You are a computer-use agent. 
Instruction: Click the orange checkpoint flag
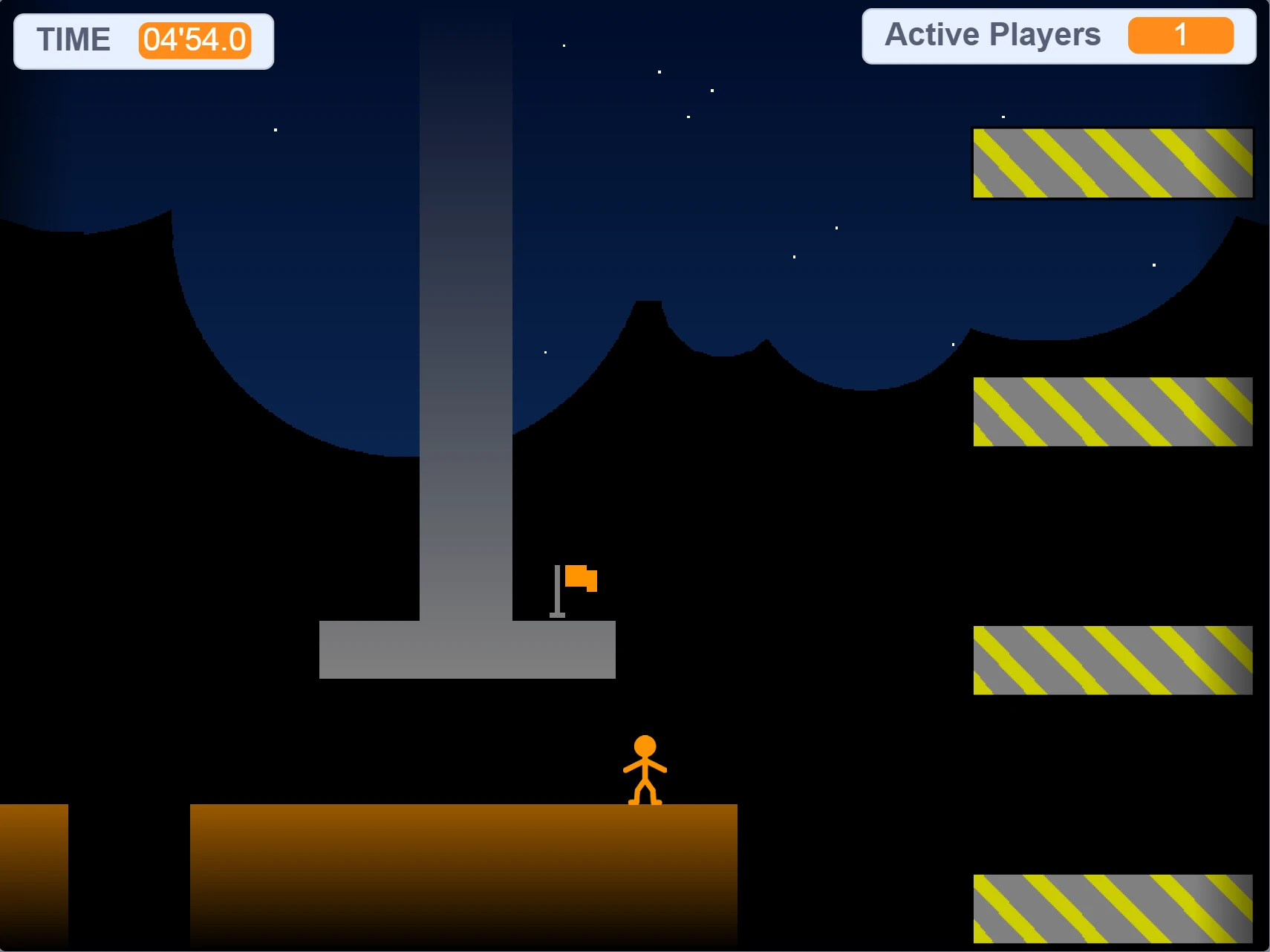(582, 579)
